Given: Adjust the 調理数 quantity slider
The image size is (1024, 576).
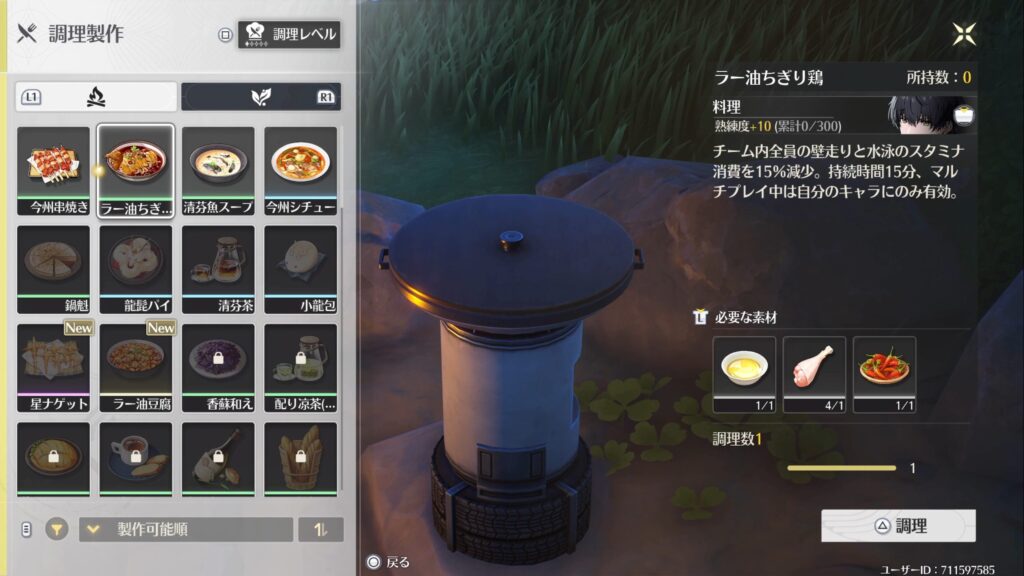Looking at the screenshot, I should (x=841, y=467).
